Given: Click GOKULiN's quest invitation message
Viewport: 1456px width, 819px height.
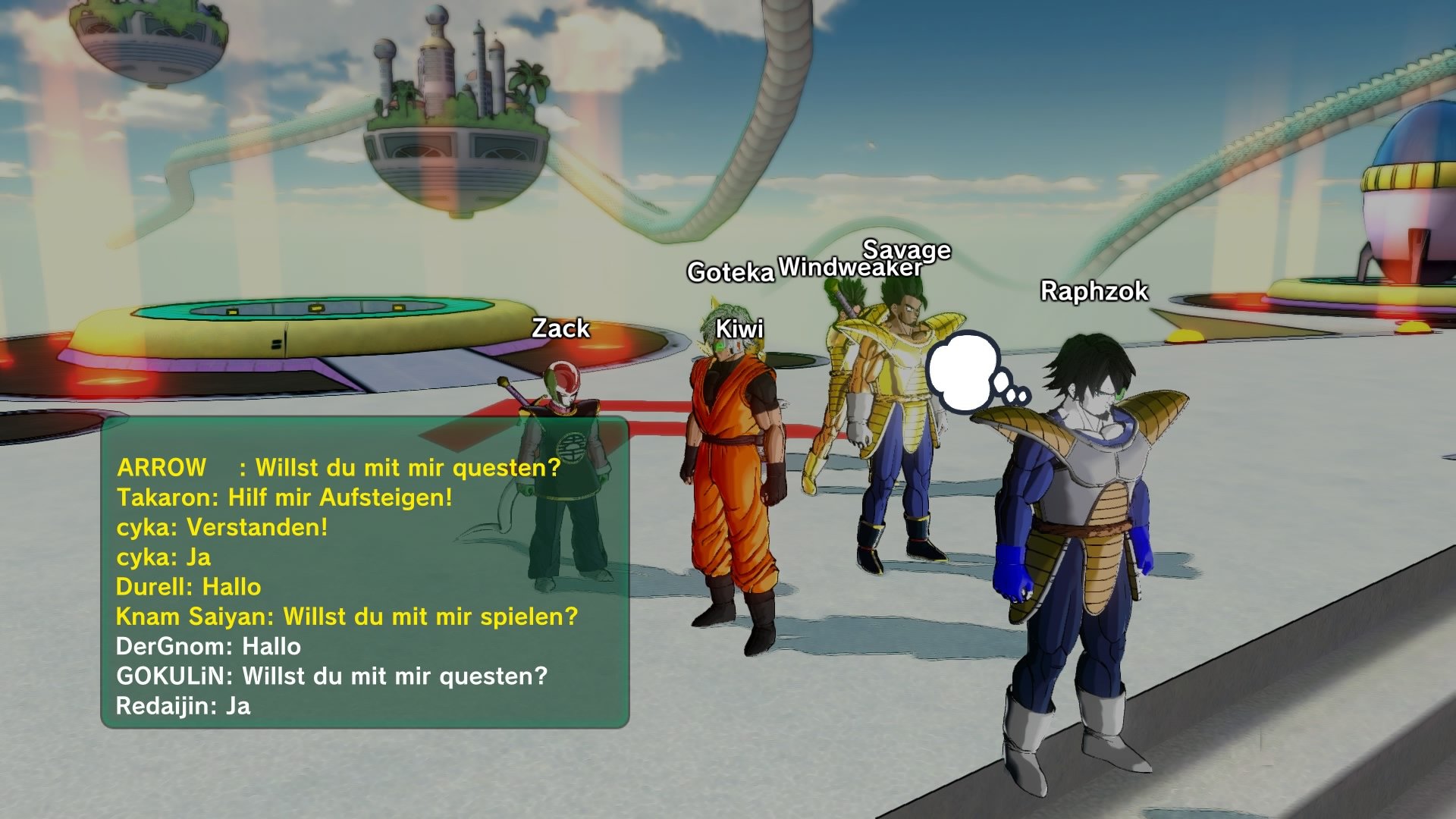Looking at the screenshot, I should 330,676.
